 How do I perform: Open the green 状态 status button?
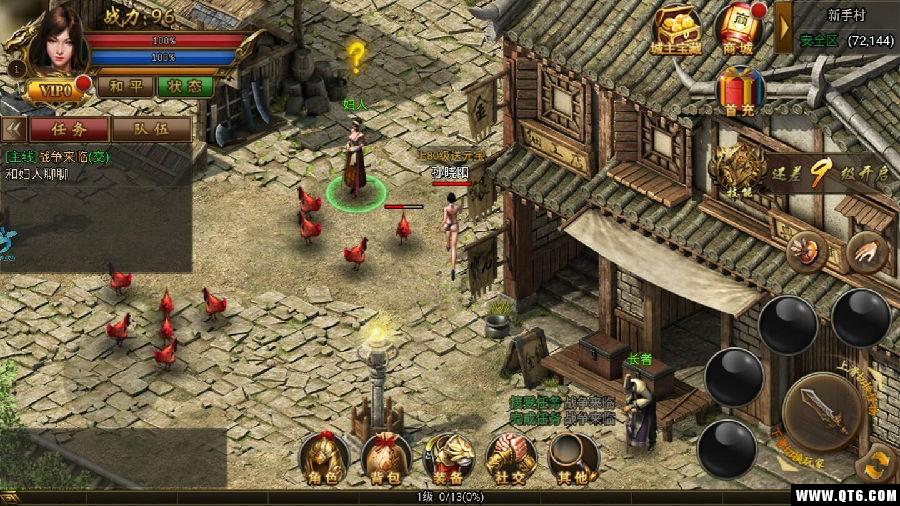click(184, 86)
